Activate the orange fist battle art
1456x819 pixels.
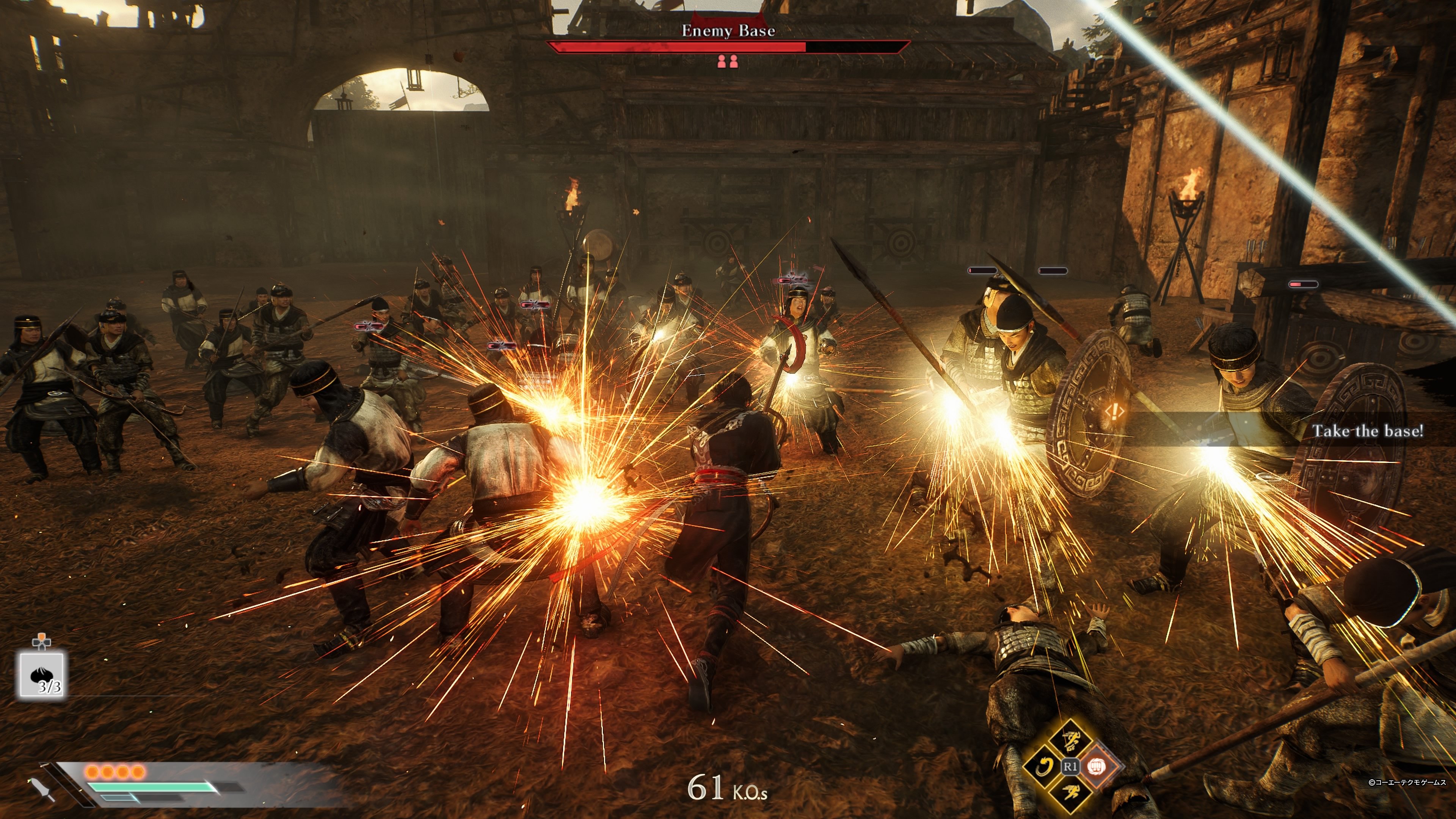pyautogui.click(x=1097, y=766)
